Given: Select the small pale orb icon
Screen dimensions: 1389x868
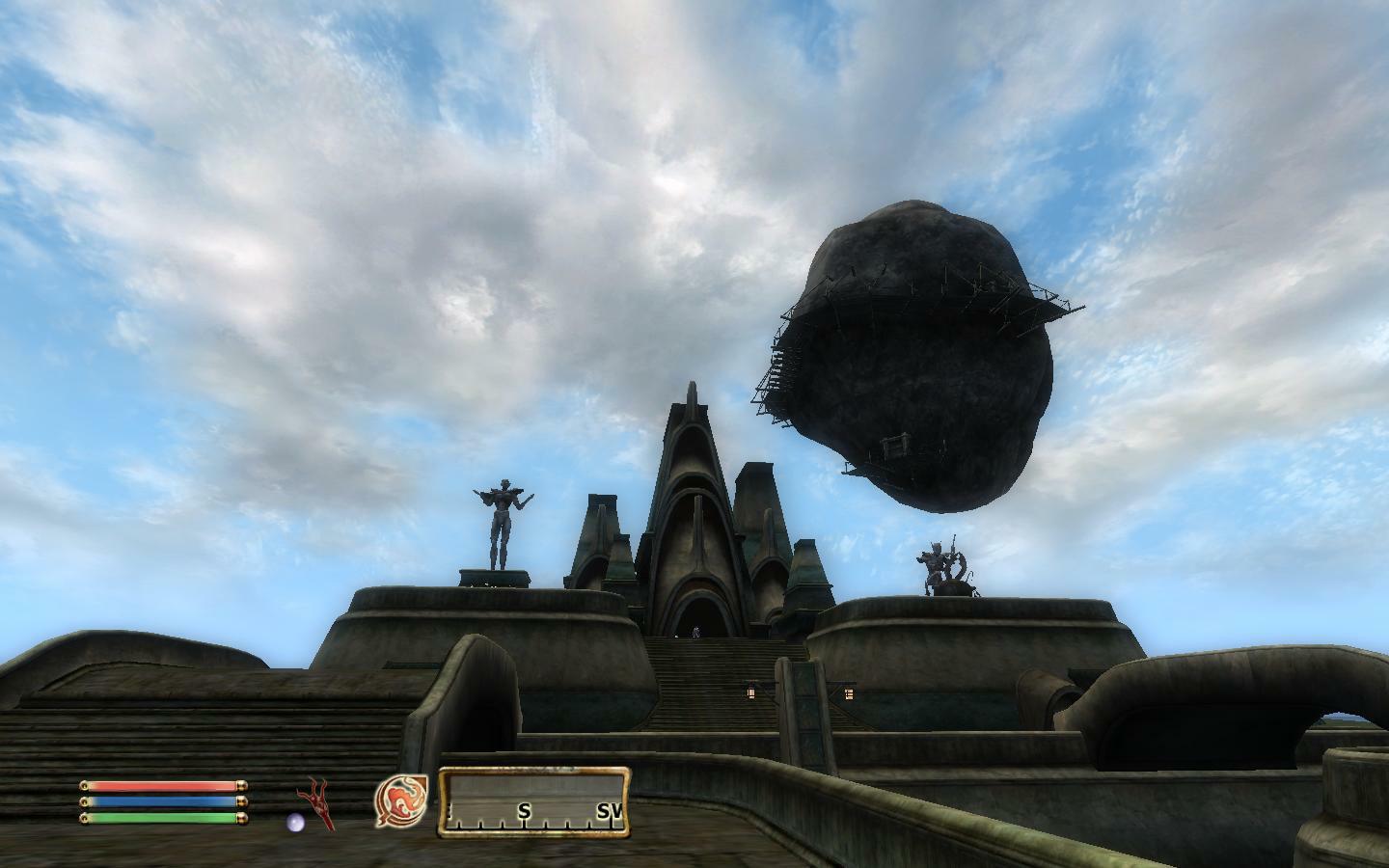Looking at the screenshot, I should click(295, 822).
